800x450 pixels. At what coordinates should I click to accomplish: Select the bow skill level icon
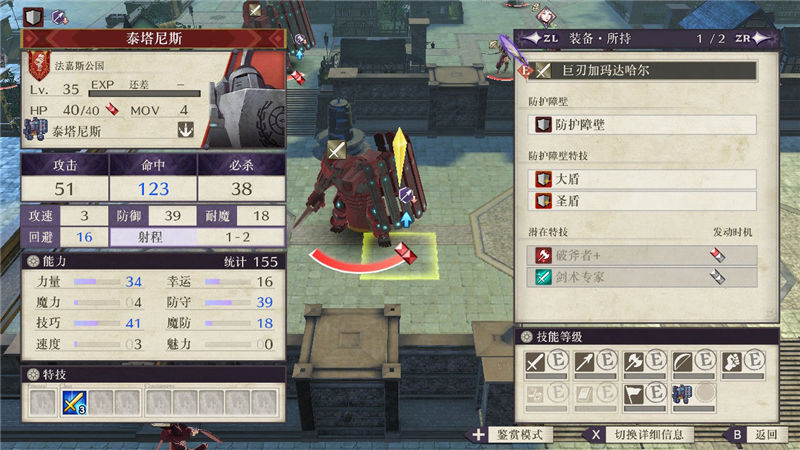[680, 362]
